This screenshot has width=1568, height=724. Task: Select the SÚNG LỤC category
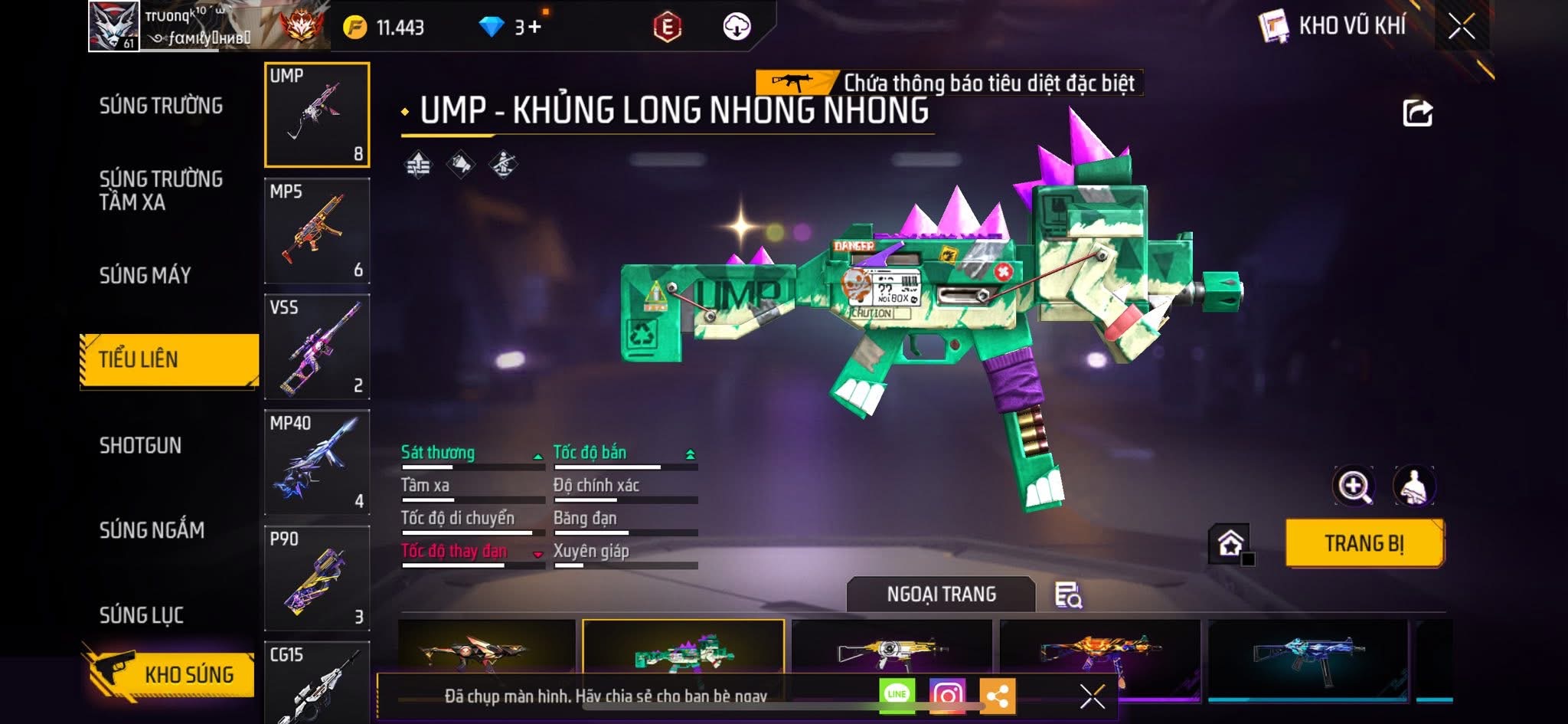142,614
